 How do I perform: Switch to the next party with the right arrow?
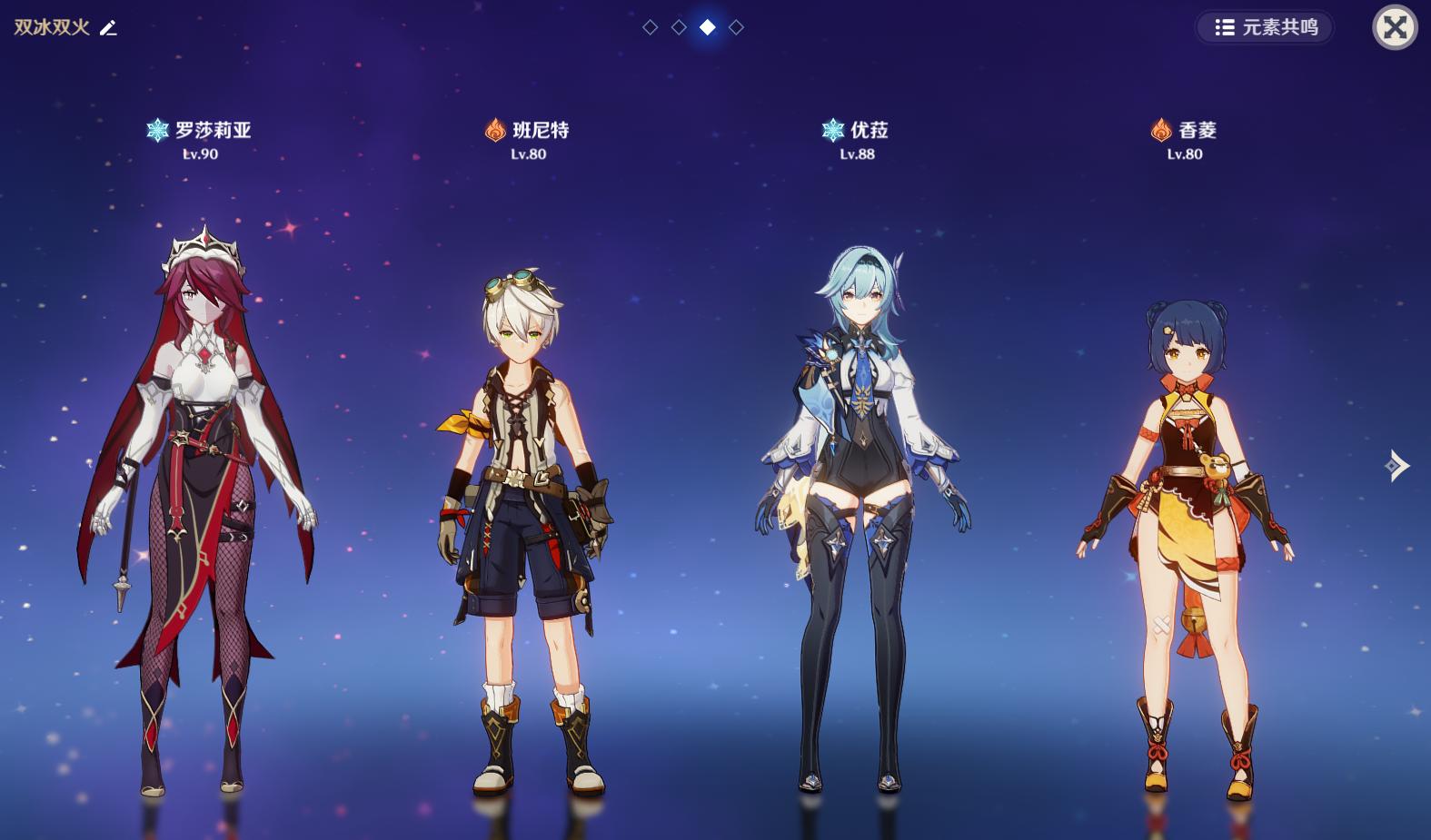[1397, 466]
